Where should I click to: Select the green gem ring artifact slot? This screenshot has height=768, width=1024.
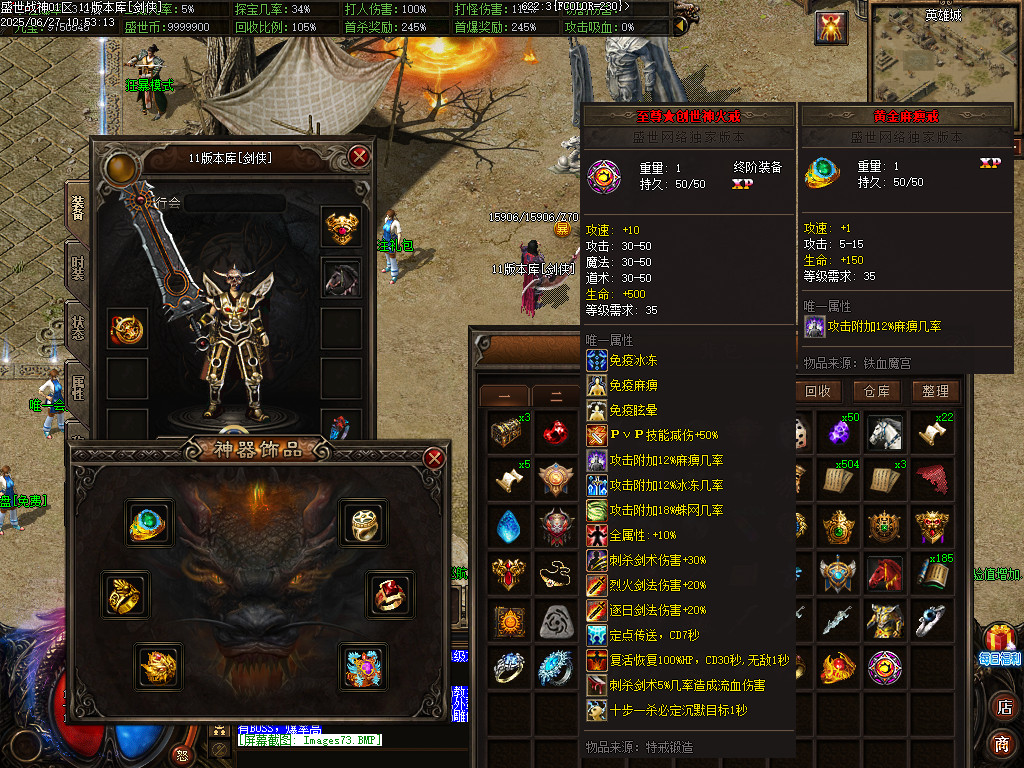[150, 521]
